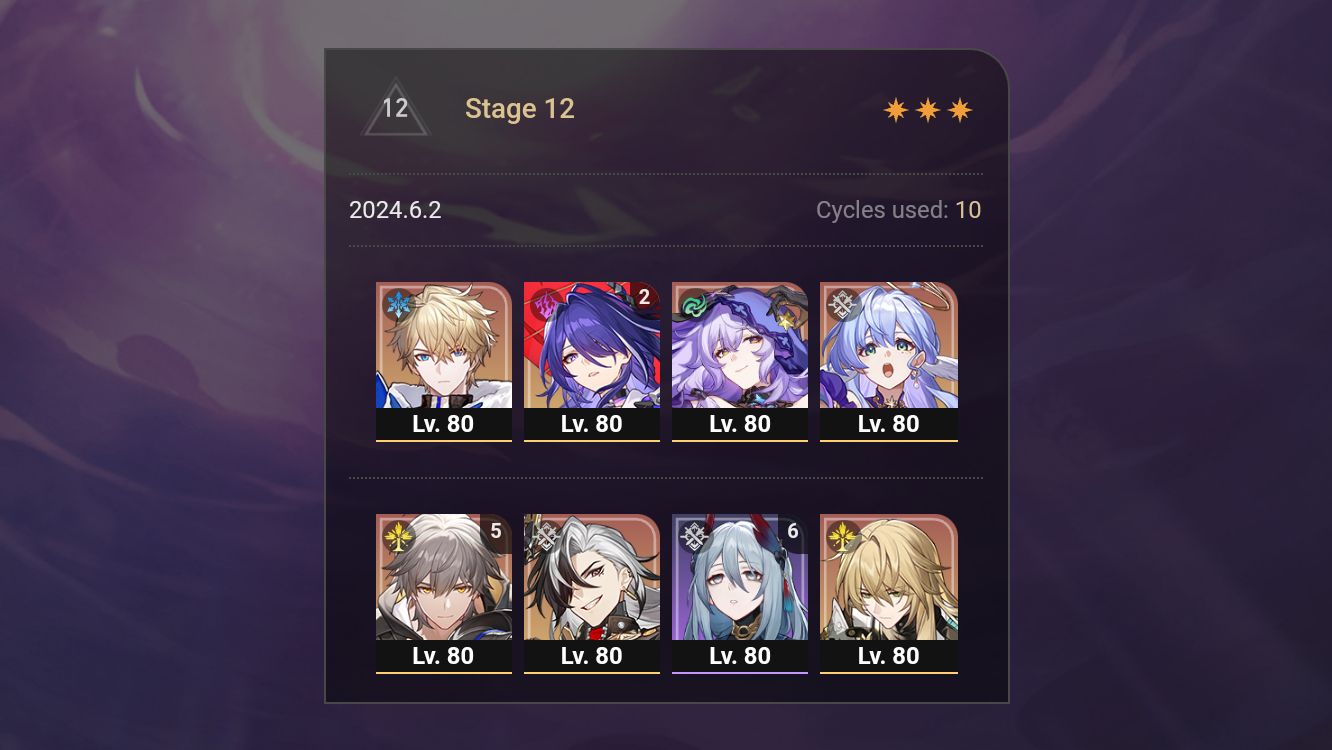Click Xueyi's Eidolon 6 badge

tap(792, 533)
